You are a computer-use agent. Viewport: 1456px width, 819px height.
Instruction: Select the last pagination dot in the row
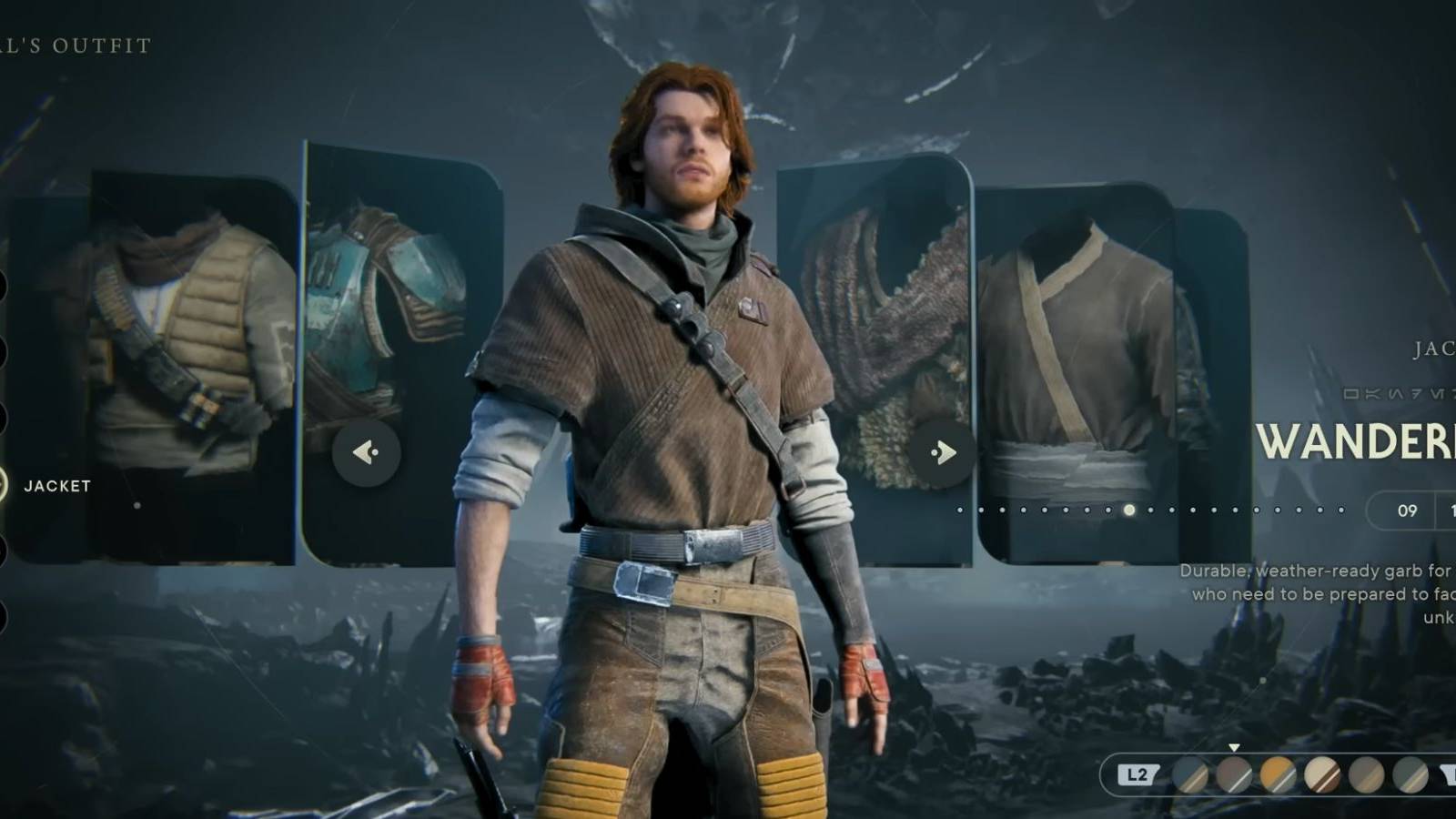point(1341,510)
